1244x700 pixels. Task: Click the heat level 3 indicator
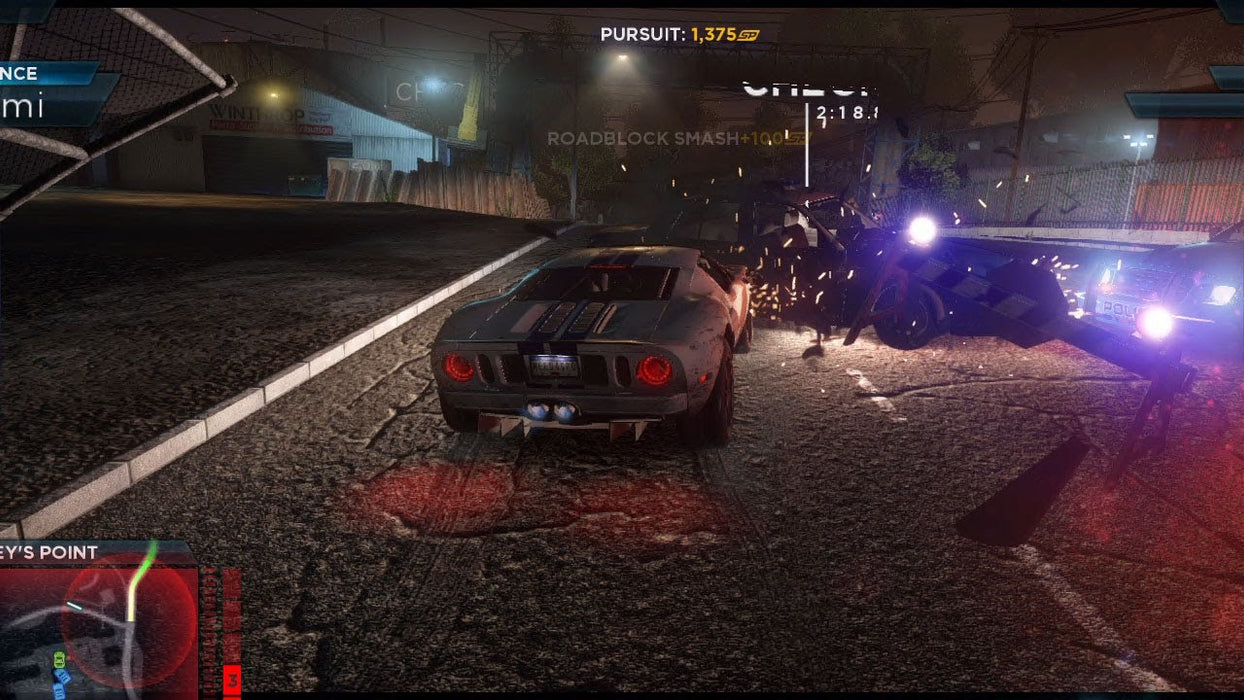pyautogui.click(x=232, y=681)
